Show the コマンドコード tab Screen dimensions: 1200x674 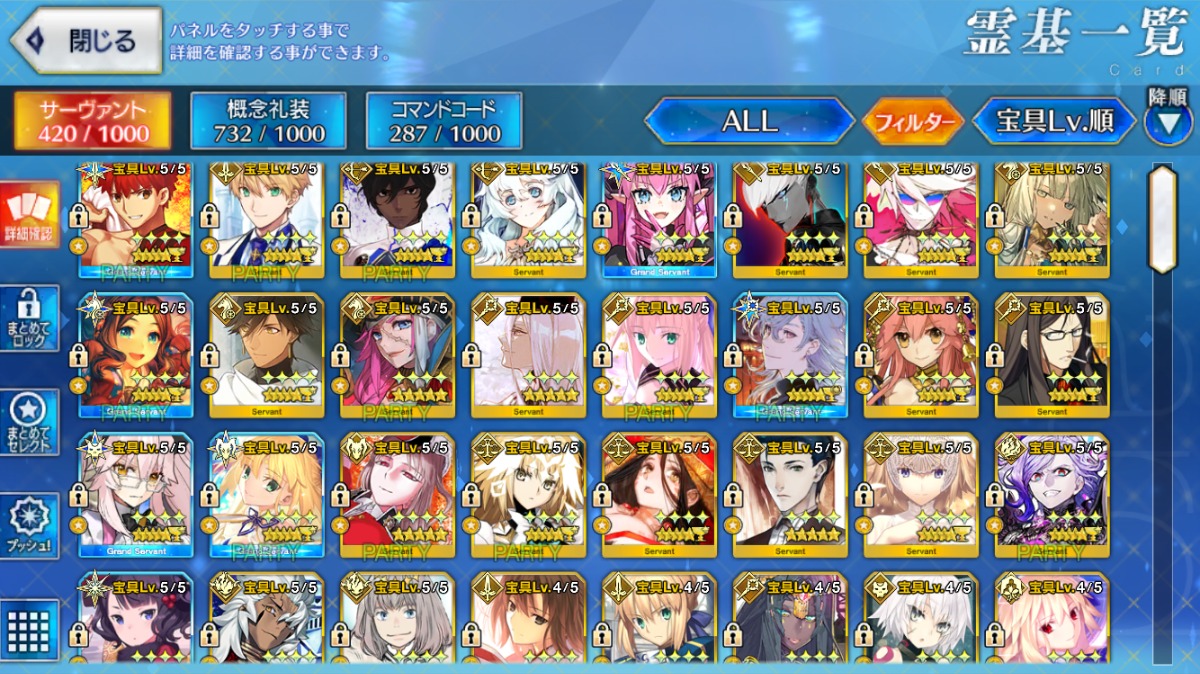pos(444,121)
